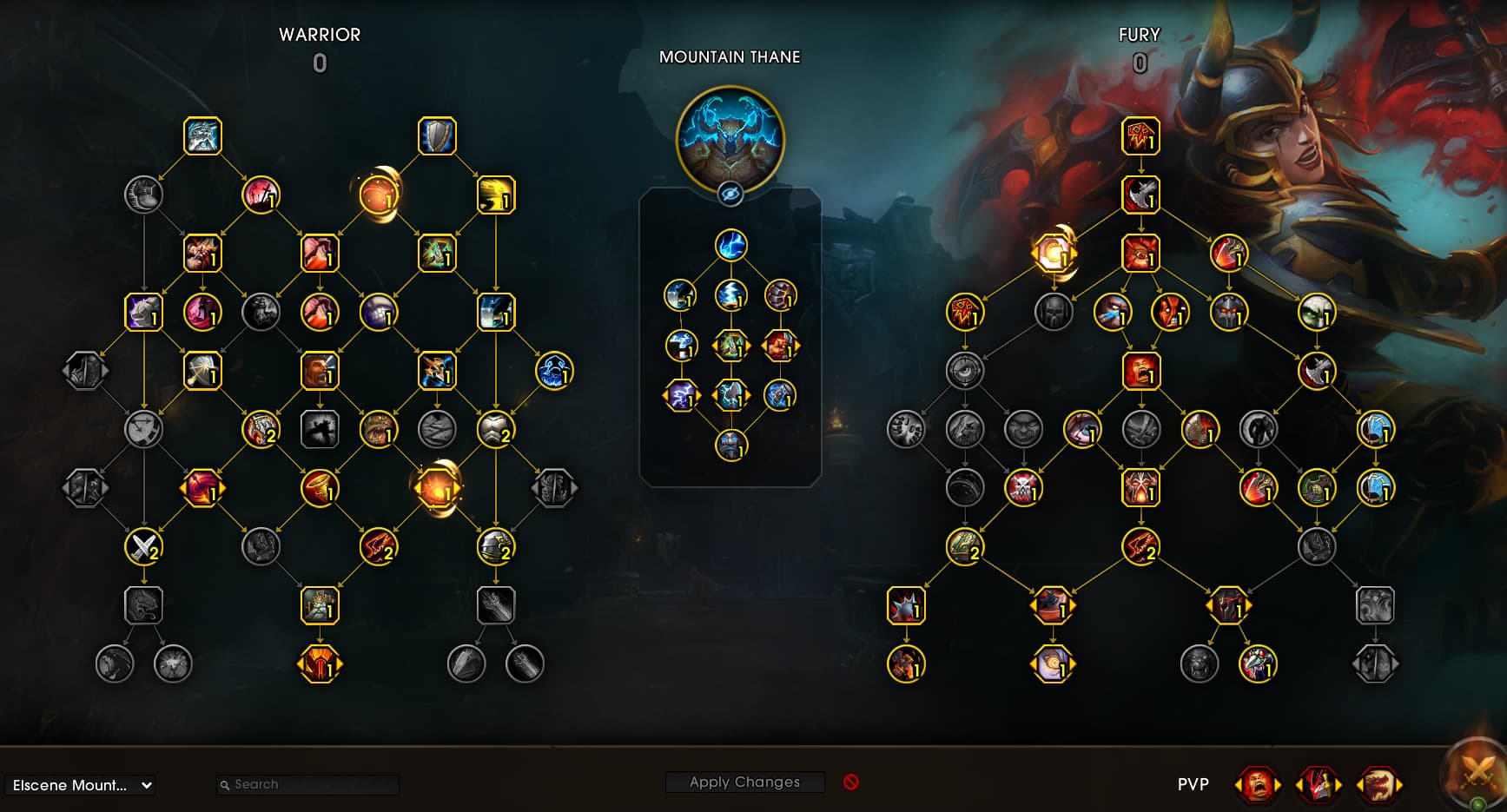
Task: Select the blue ghostly face Warrior talent
Action: pyautogui.click(x=554, y=371)
